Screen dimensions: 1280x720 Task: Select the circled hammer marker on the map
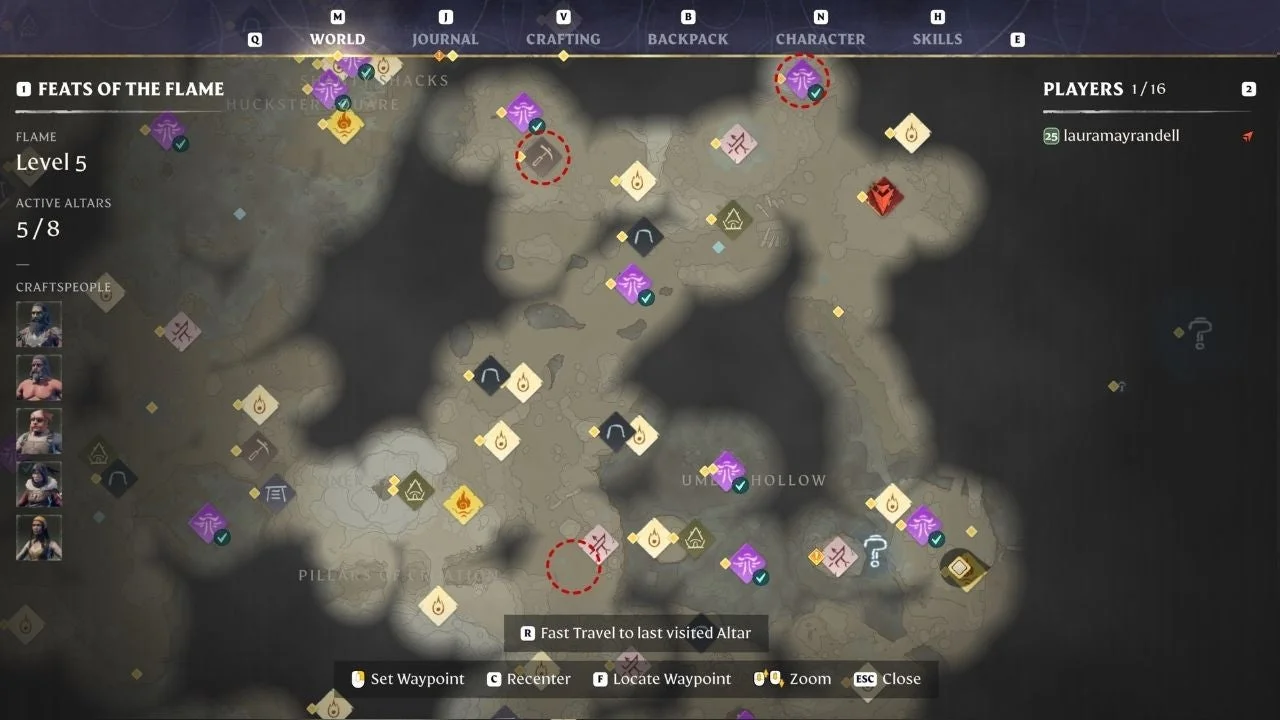(542, 157)
